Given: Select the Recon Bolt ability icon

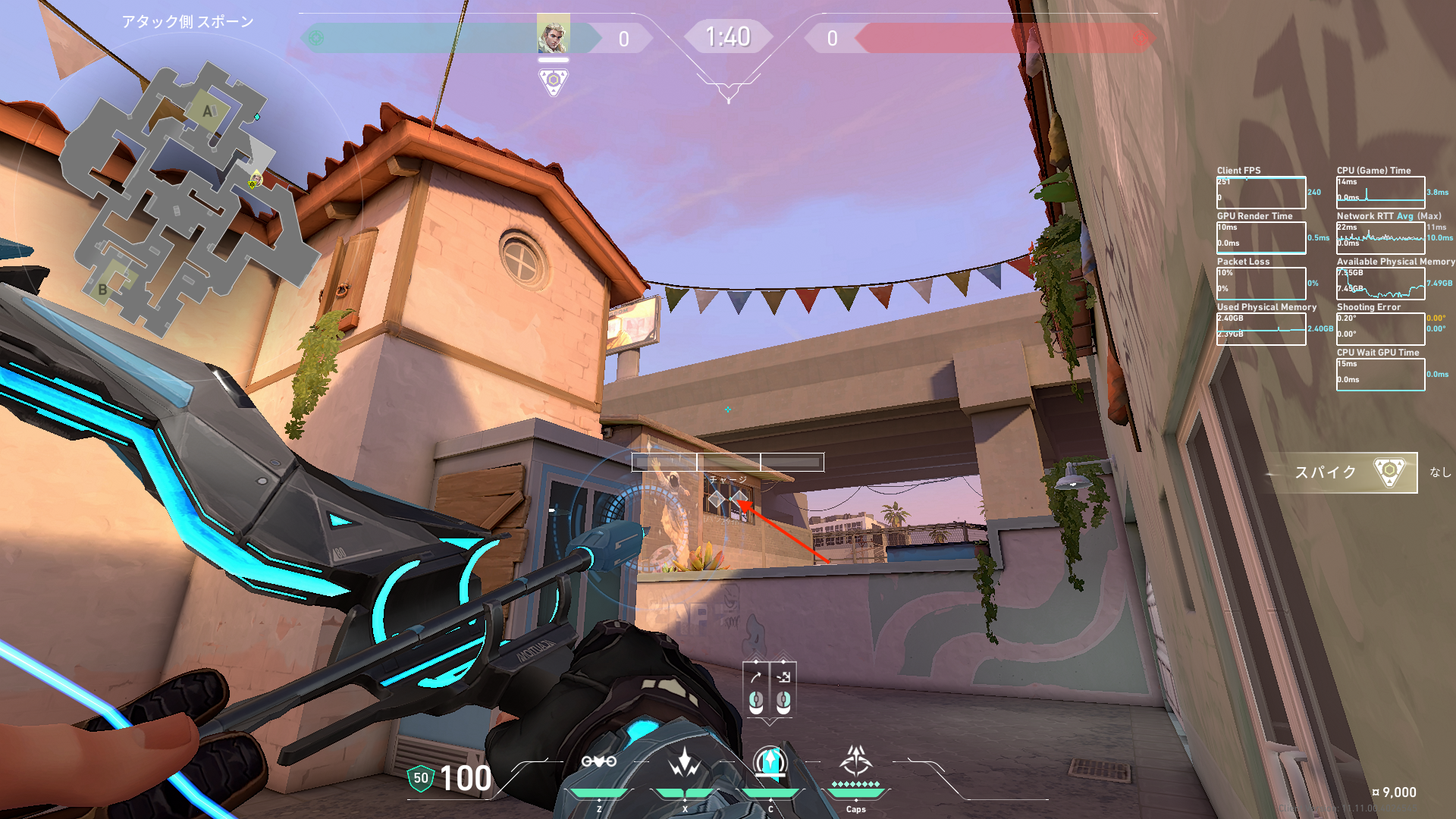Looking at the screenshot, I should pos(770,762).
